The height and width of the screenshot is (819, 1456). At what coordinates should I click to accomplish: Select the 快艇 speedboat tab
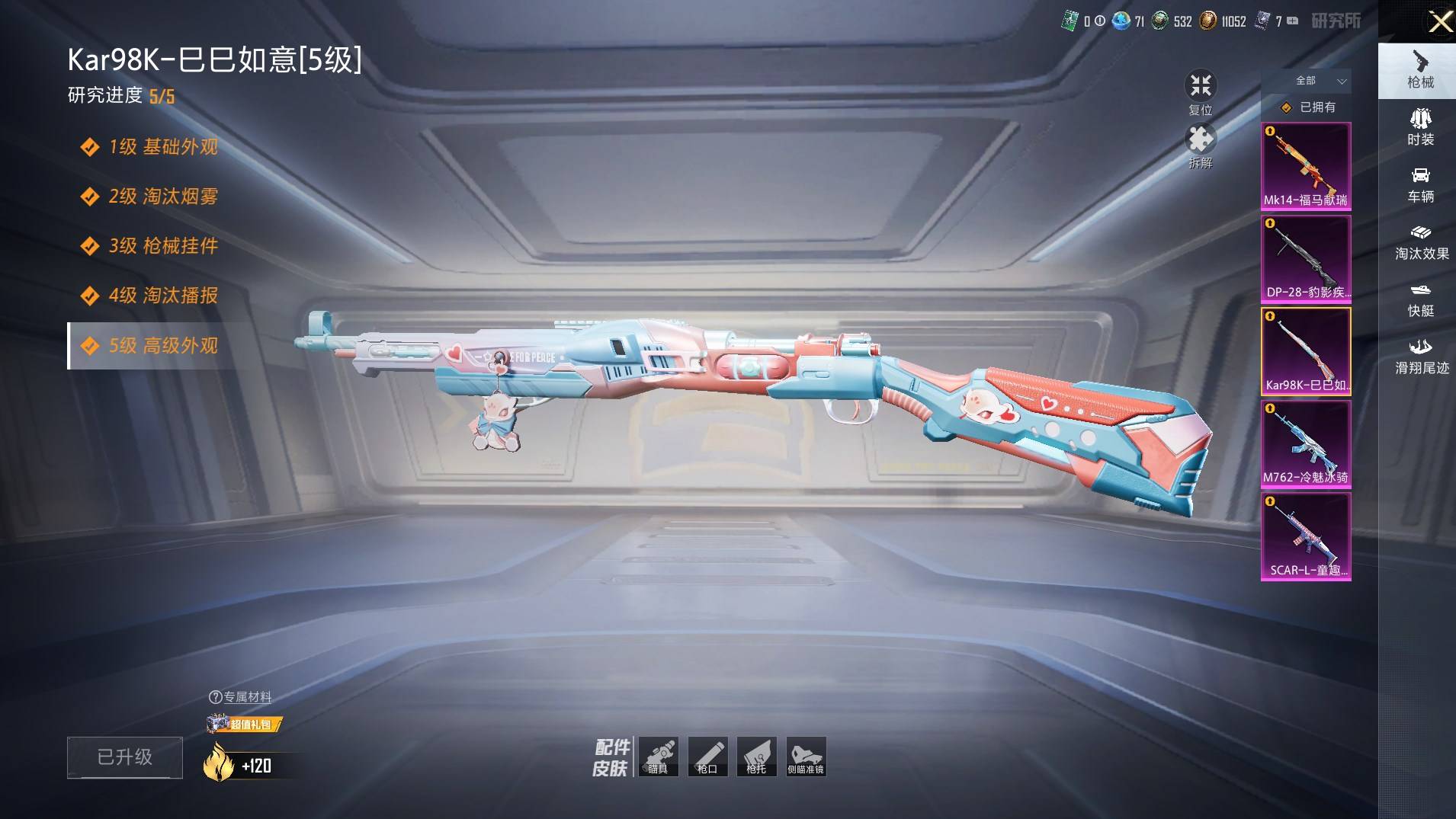click(x=1420, y=299)
